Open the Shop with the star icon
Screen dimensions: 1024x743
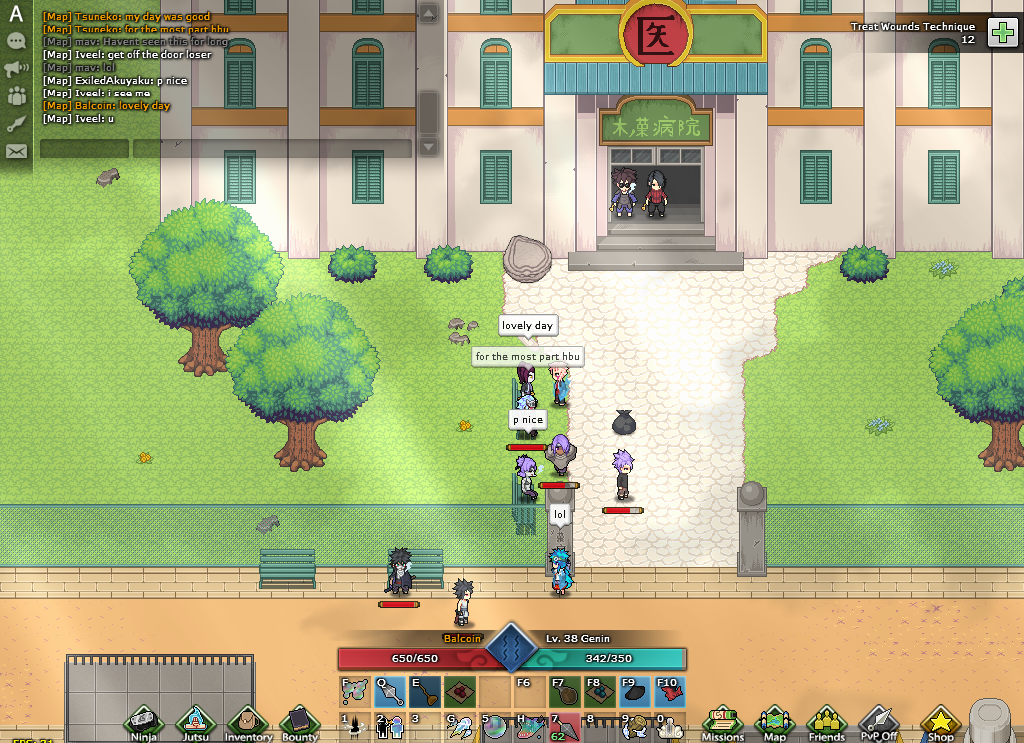pyautogui.click(x=940, y=722)
